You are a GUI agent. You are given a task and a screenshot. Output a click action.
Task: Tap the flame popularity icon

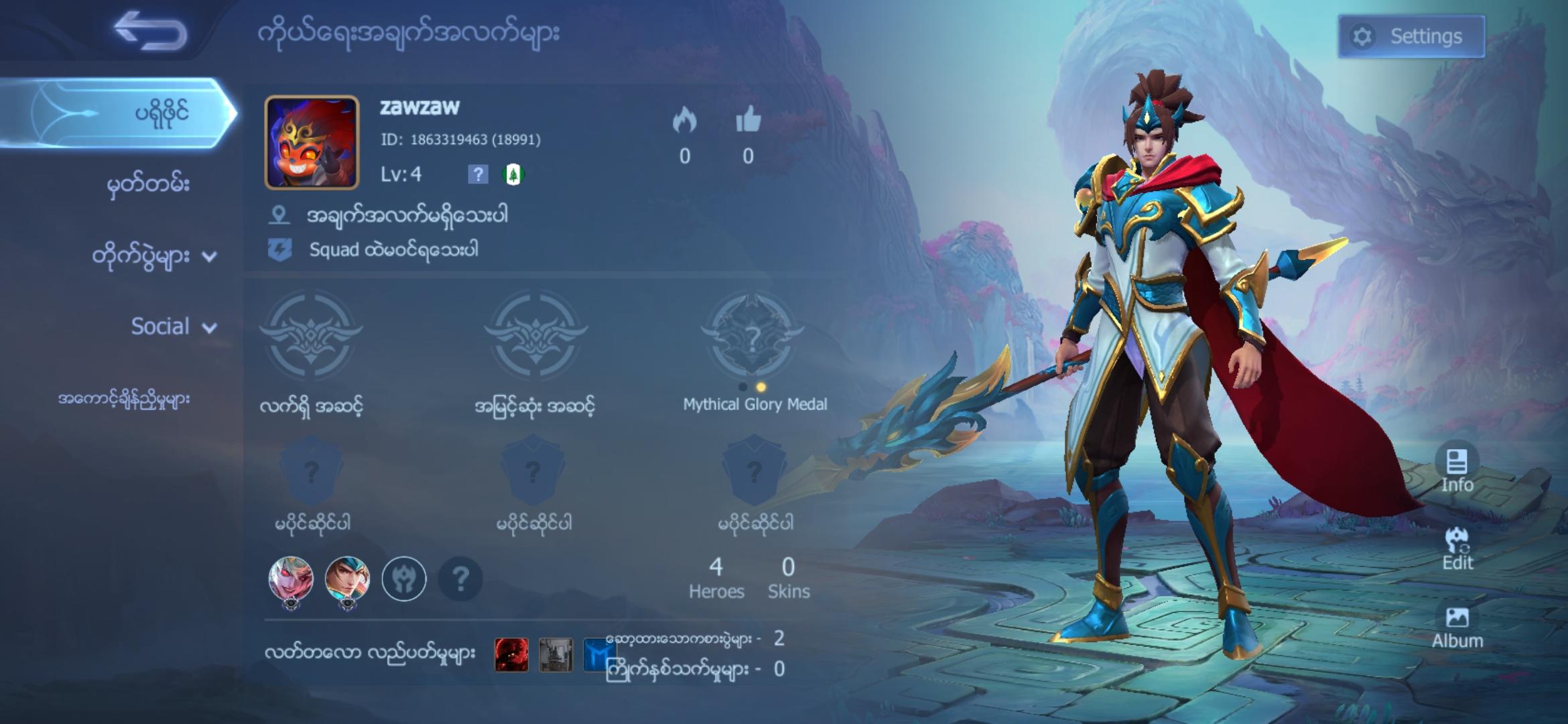(684, 121)
